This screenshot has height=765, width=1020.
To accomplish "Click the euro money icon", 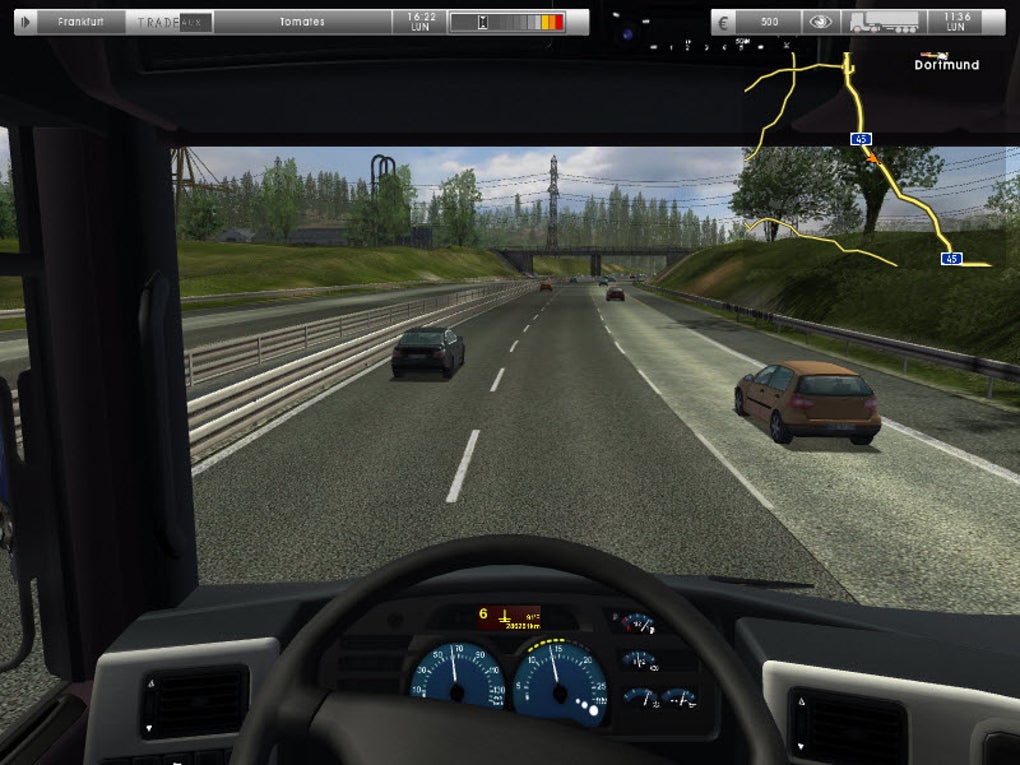I will coord(724,22).
